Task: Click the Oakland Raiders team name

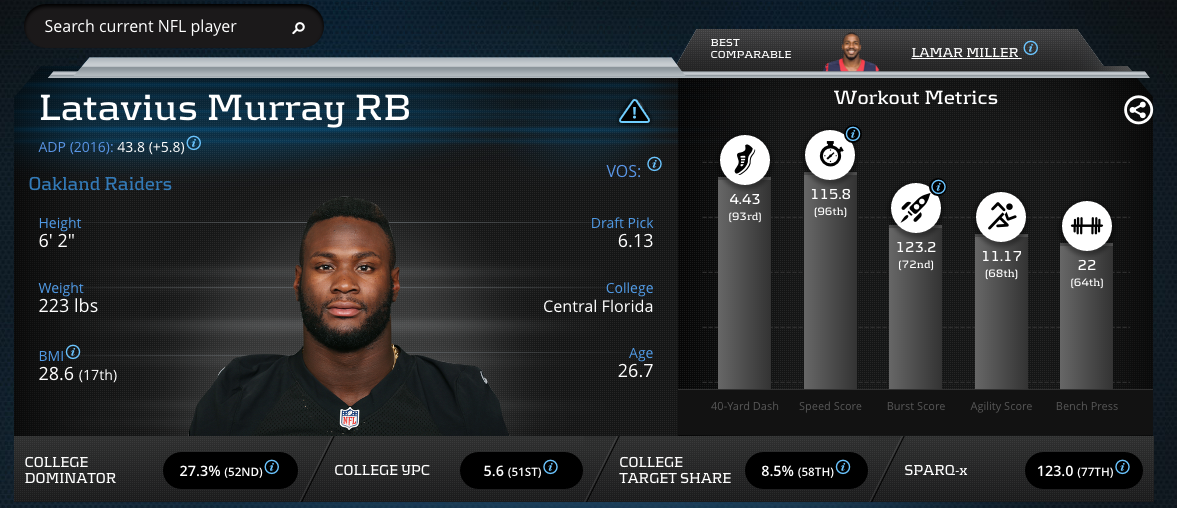Action: [x=100, y=184]
